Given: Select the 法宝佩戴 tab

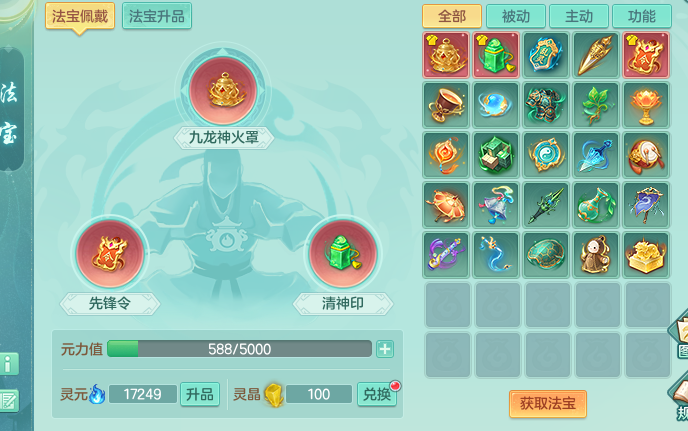Looking at the screenshot, I should (x=80, y=15).
